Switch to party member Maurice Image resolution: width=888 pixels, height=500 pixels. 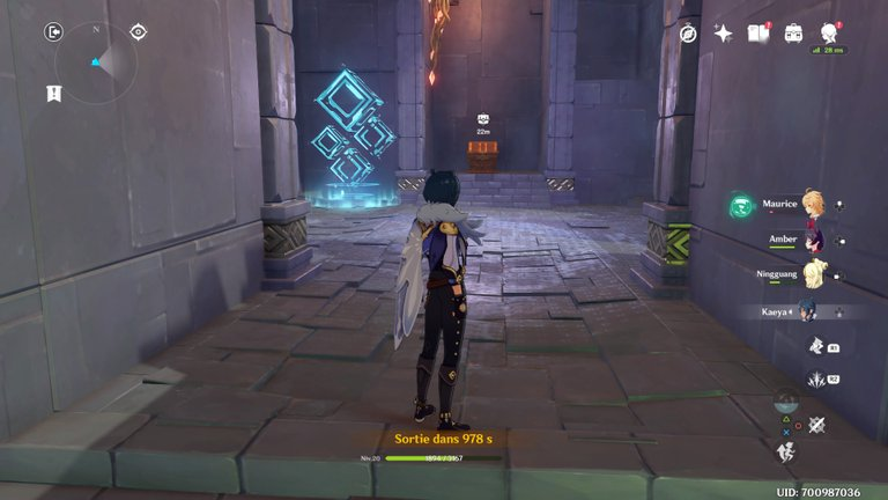(x=812, y=205)
